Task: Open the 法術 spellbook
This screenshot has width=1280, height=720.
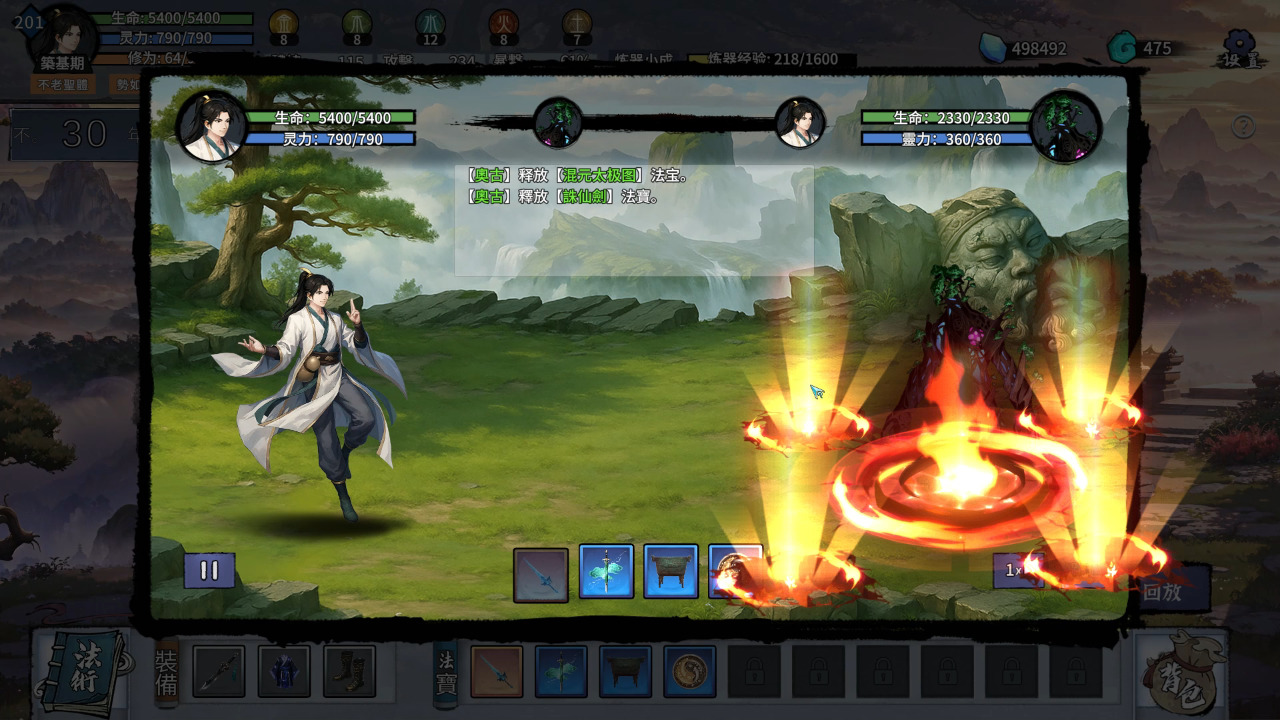Action: pyautogui.click(x=82, y=670)
